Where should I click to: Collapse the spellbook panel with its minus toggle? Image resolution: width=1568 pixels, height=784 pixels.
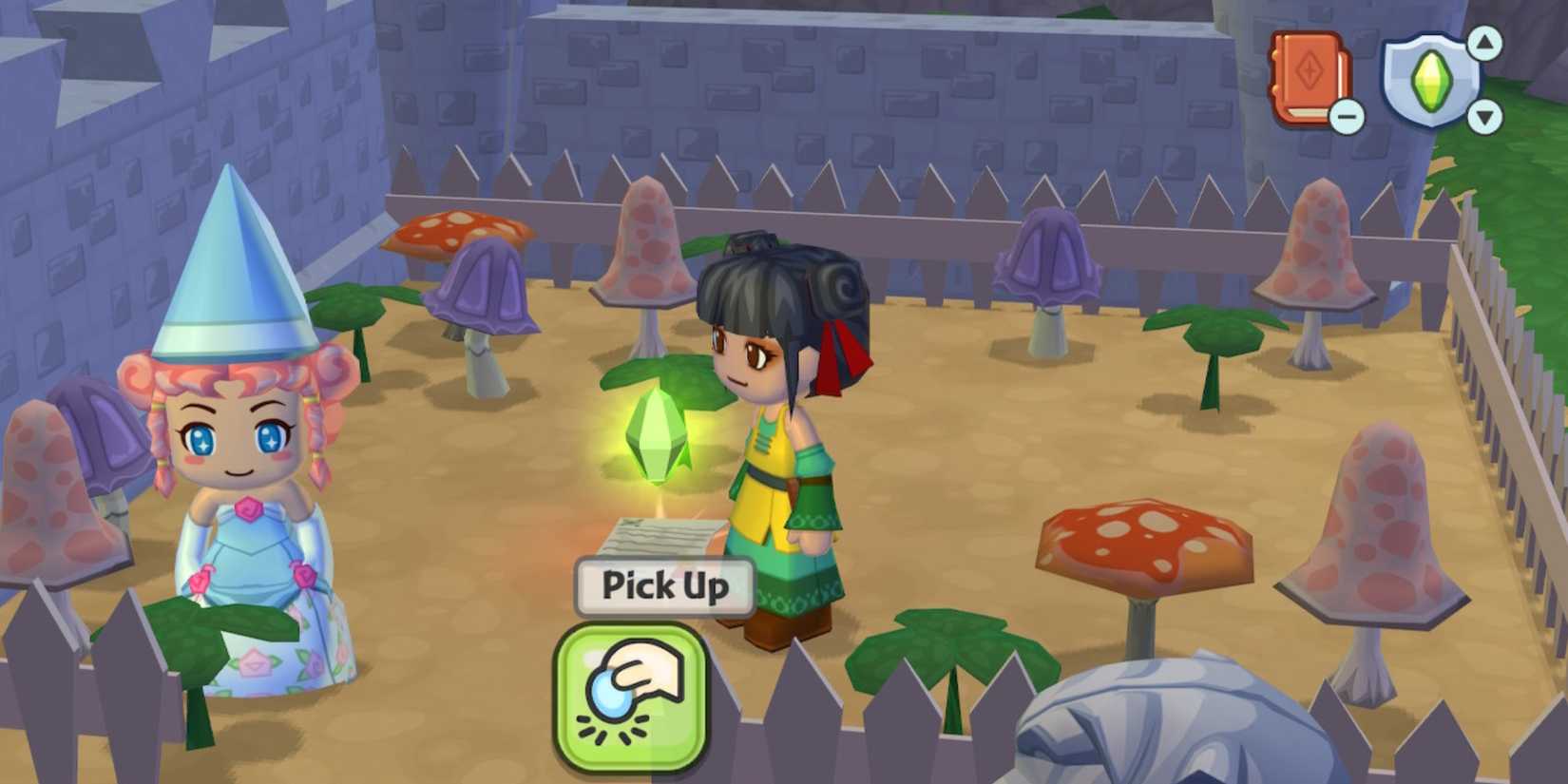(1348, 116)
